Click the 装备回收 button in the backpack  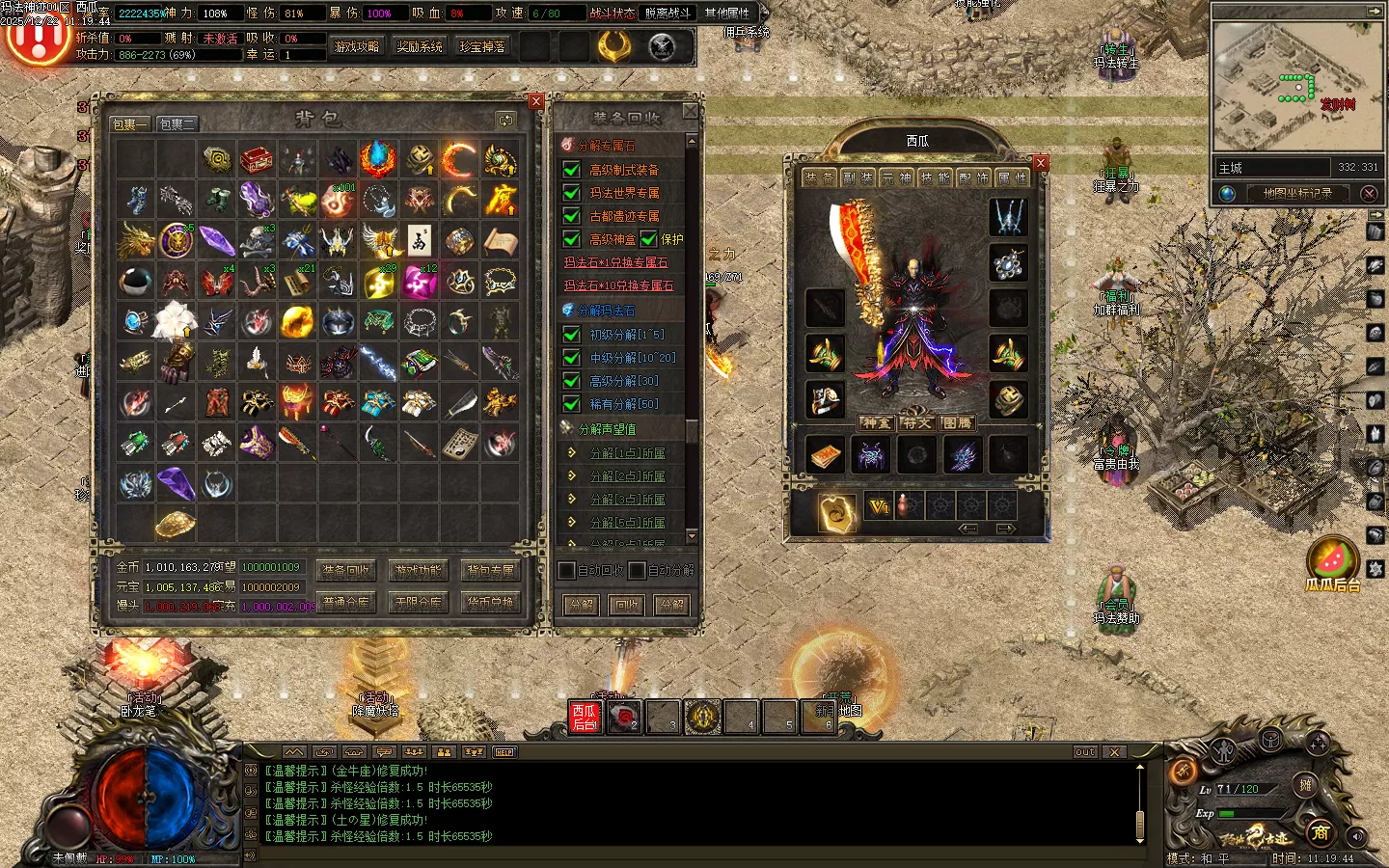[345, 571]
